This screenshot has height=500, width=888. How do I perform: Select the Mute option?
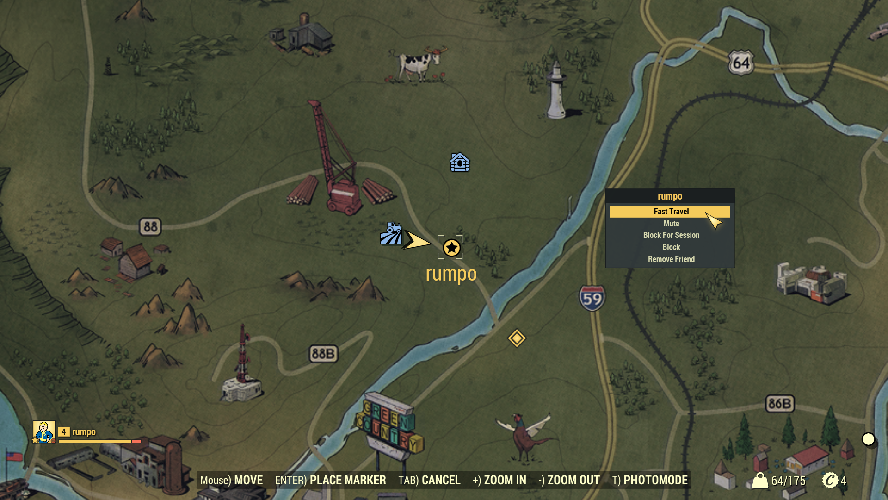670,224
